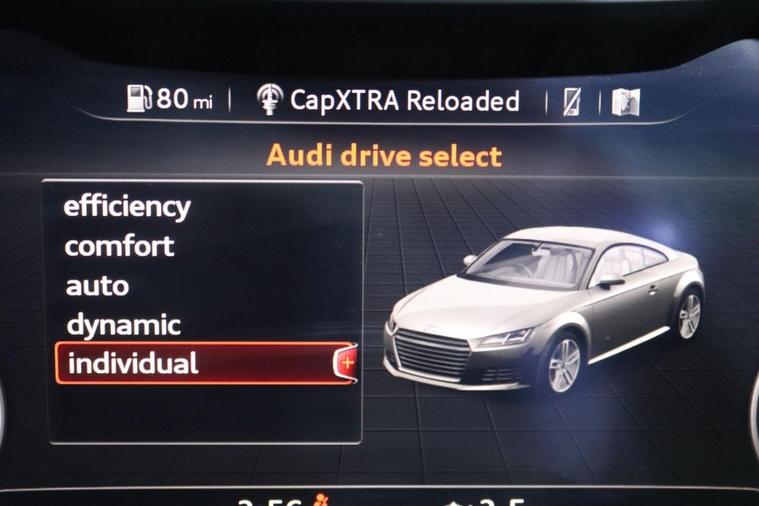Viewport: 759px width, 506px height.
Task: Expand individual settings with the plus icon
Action: 347,364
